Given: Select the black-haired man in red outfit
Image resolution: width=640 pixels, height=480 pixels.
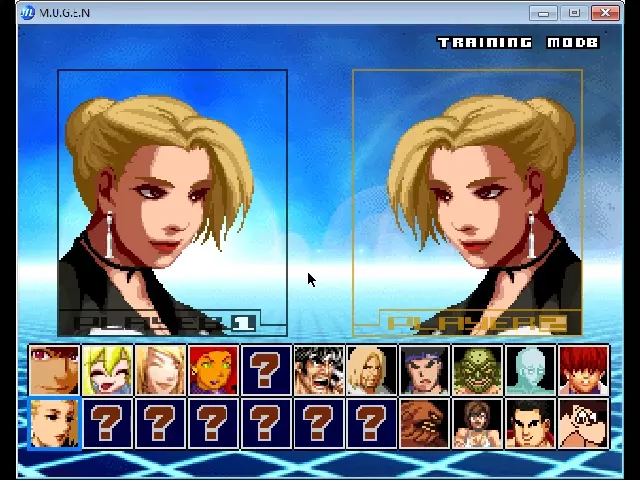Looking at the screenshot, I should tap(530, 423).
